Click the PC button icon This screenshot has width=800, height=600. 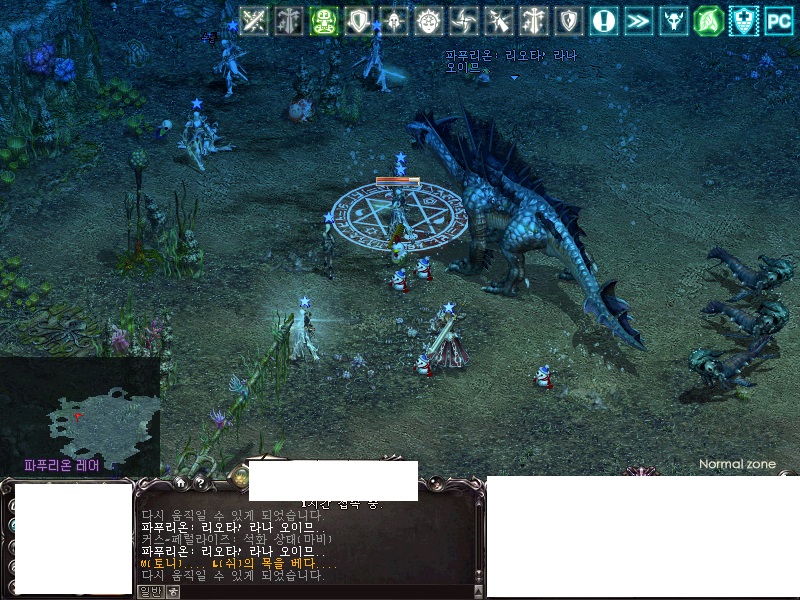tap(778, 20)
